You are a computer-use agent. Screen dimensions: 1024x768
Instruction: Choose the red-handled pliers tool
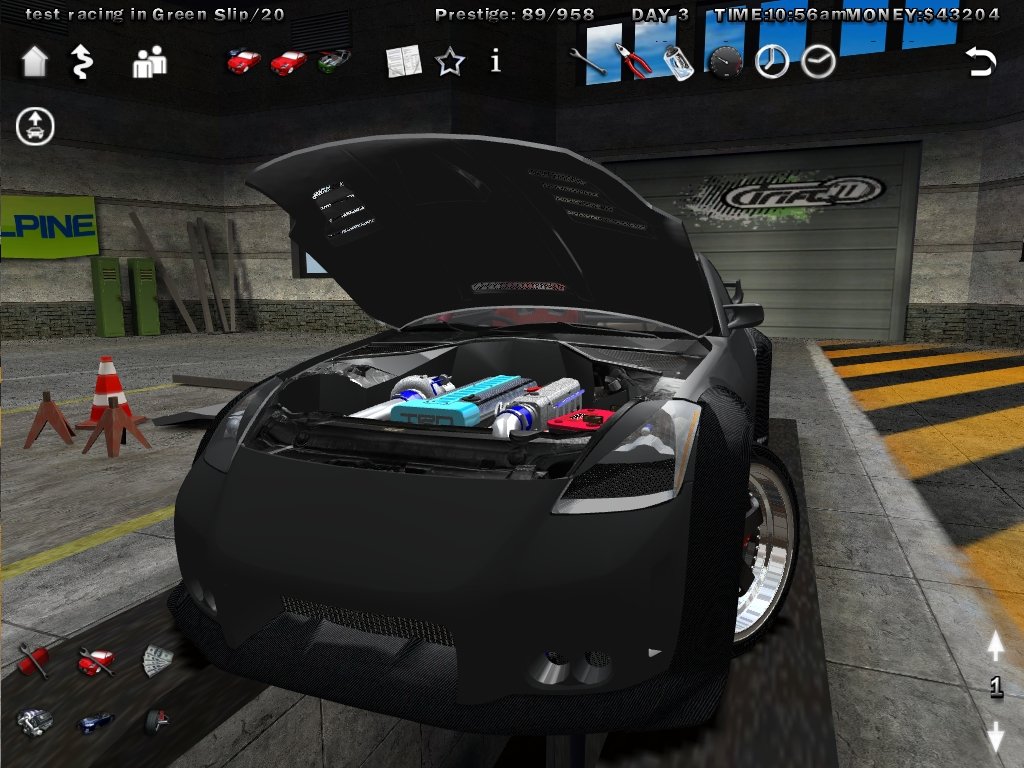point(633,61)
